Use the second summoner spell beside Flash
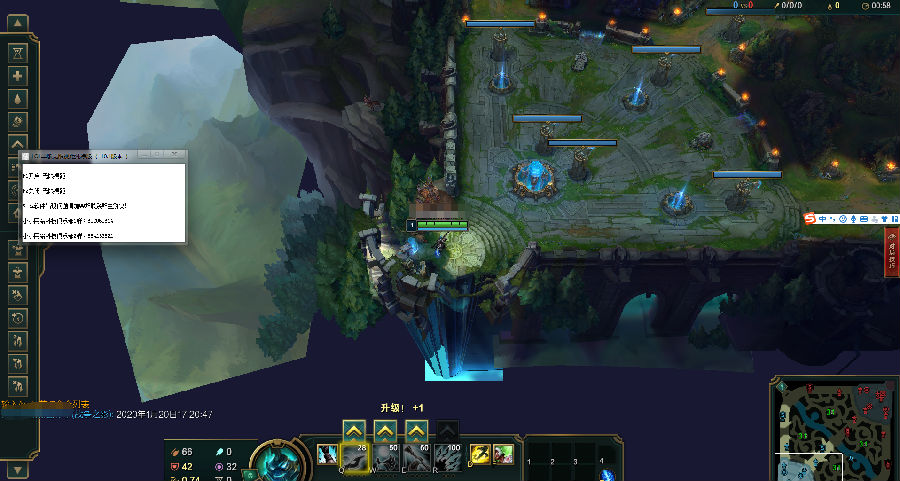Screen dimensions: 900x481 (503, 454)
